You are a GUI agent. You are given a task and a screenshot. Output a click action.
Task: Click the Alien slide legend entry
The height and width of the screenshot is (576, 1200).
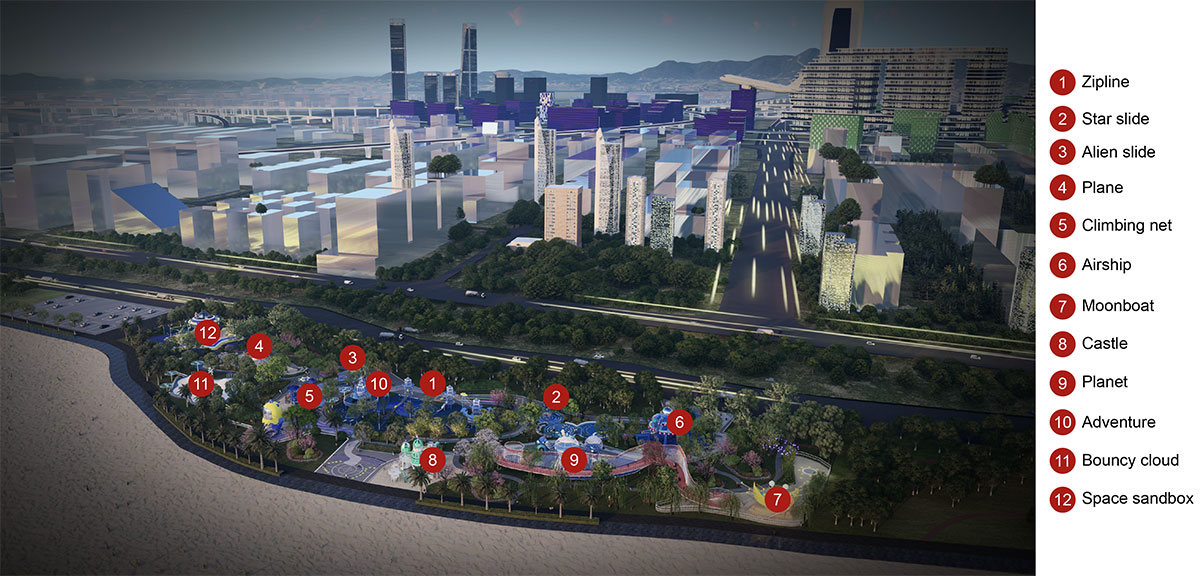[x=1118, y=153]
